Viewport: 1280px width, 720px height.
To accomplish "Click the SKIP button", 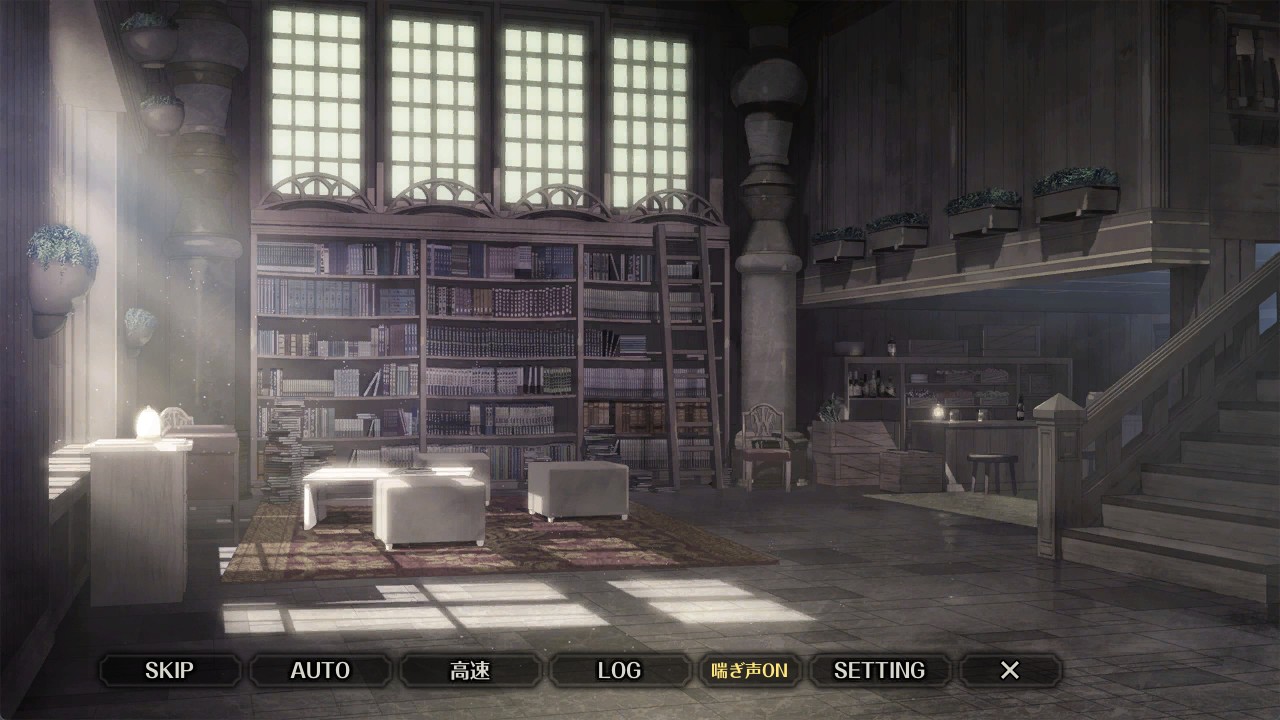I will (169, 670).
